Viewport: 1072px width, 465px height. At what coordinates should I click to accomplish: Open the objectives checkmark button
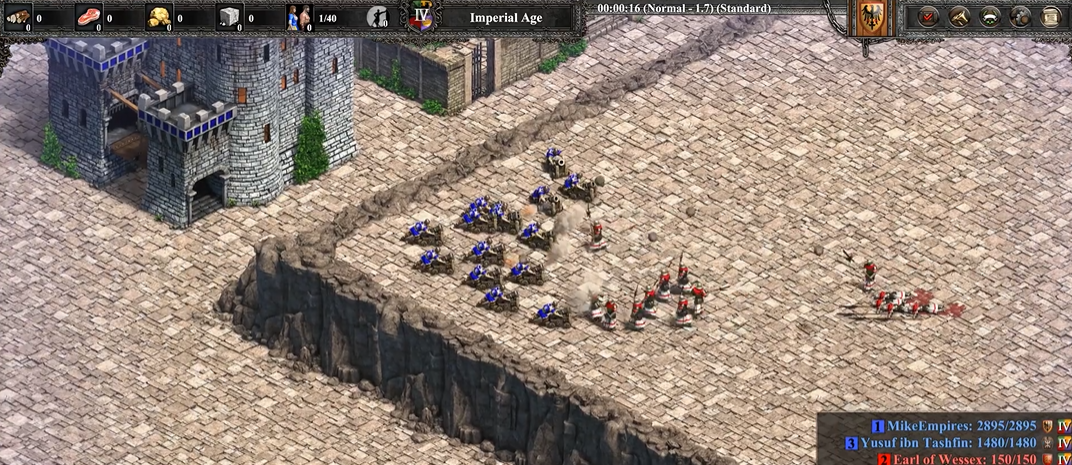(x=928, y=17)
